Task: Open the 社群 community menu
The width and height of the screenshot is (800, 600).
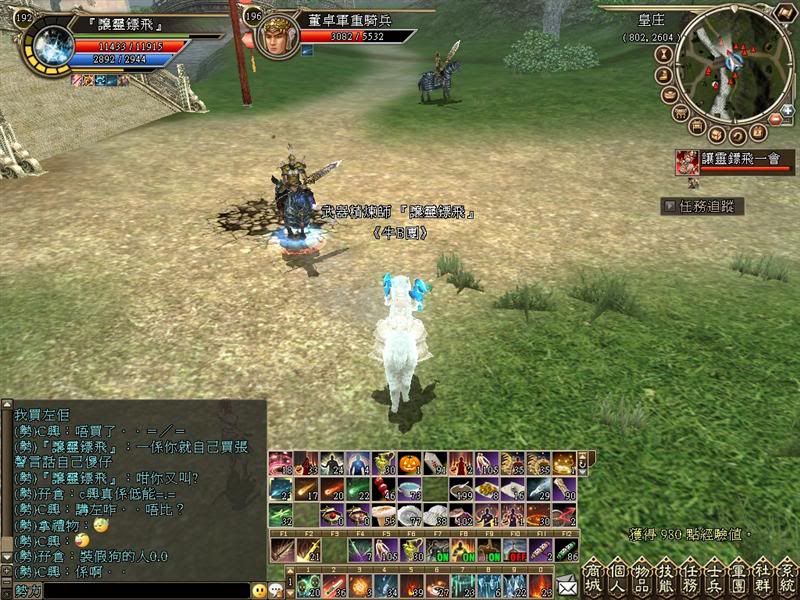Action: [x=762, y=574]
